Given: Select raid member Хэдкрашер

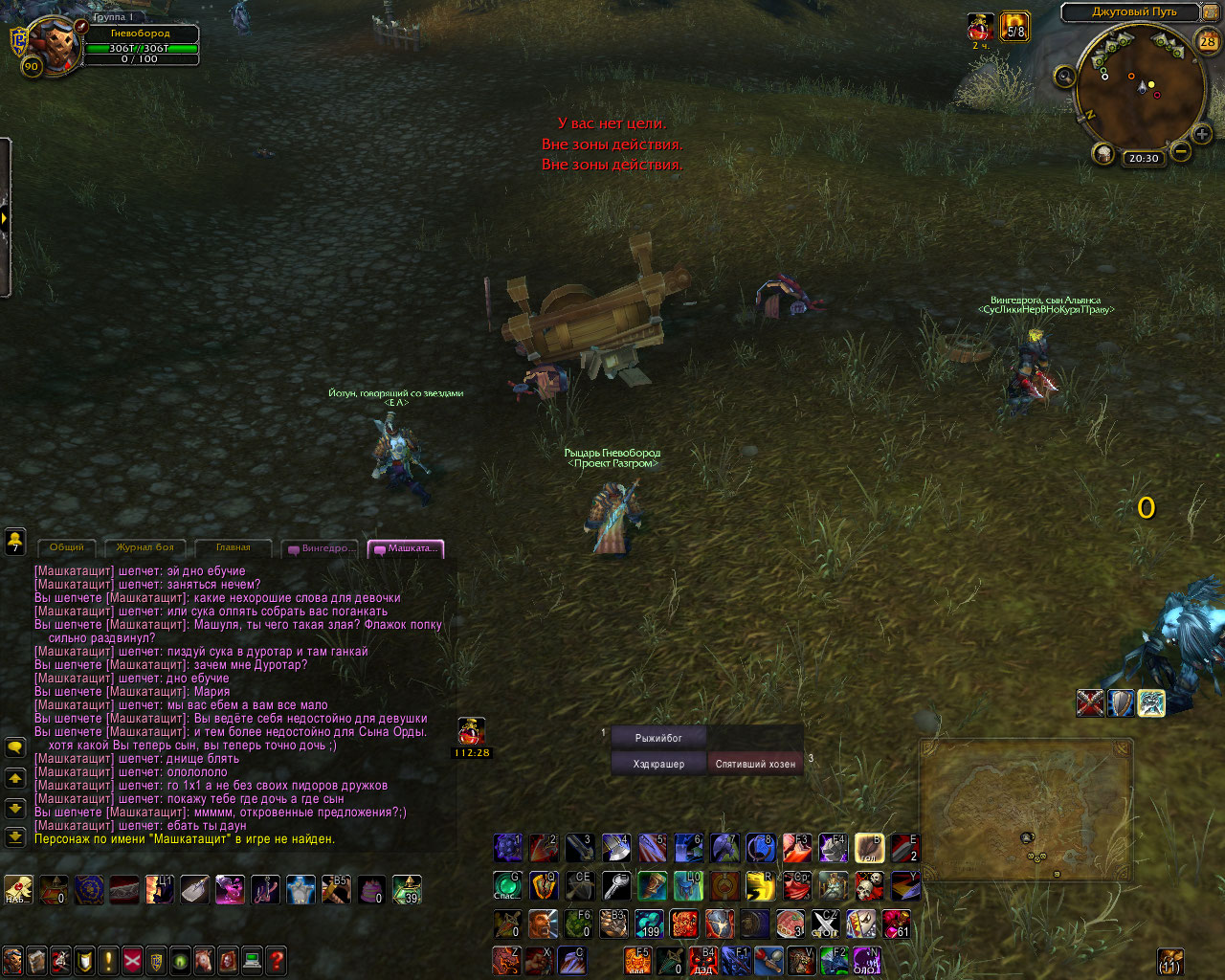Looking at the screenshot, I should click(x=658, y=764).
